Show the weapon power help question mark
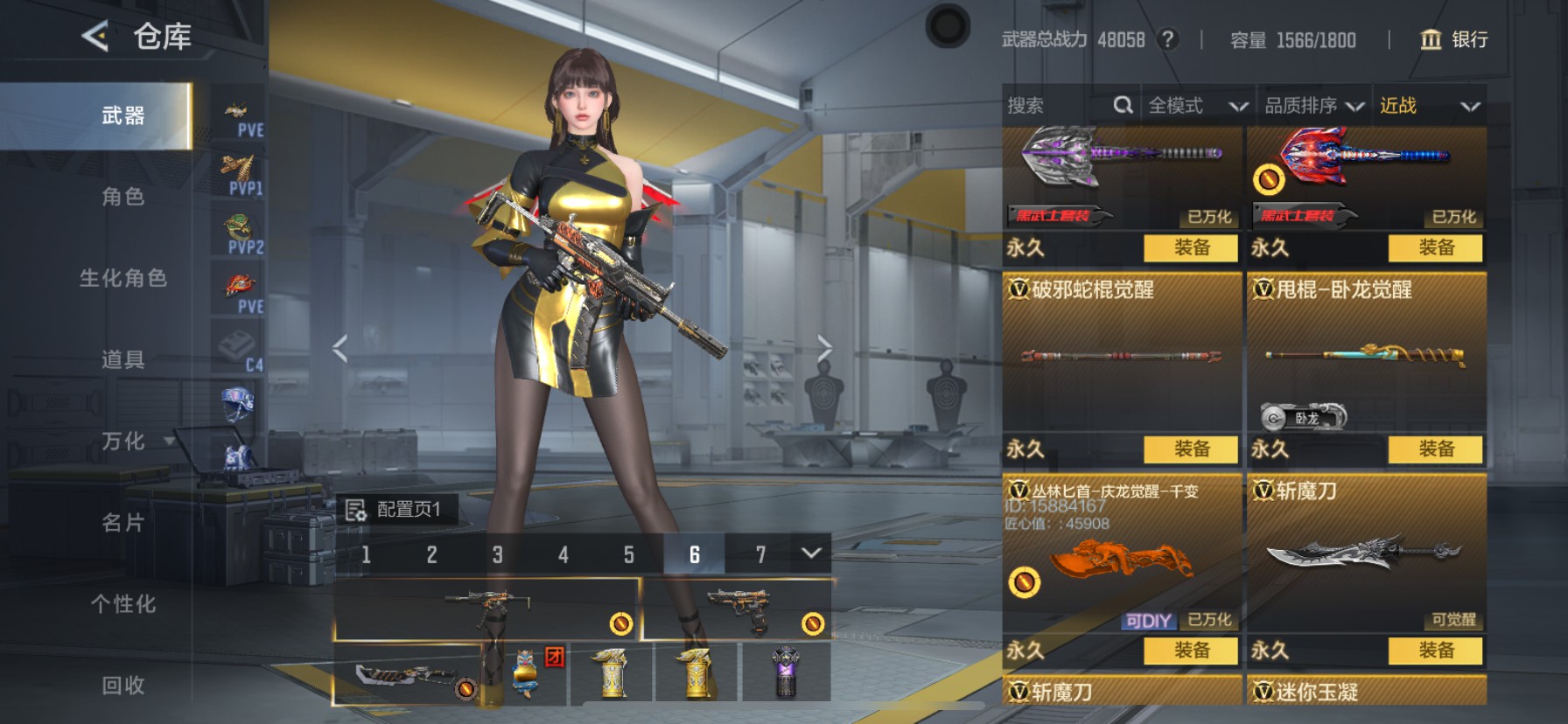 [x=1167, y=39]
